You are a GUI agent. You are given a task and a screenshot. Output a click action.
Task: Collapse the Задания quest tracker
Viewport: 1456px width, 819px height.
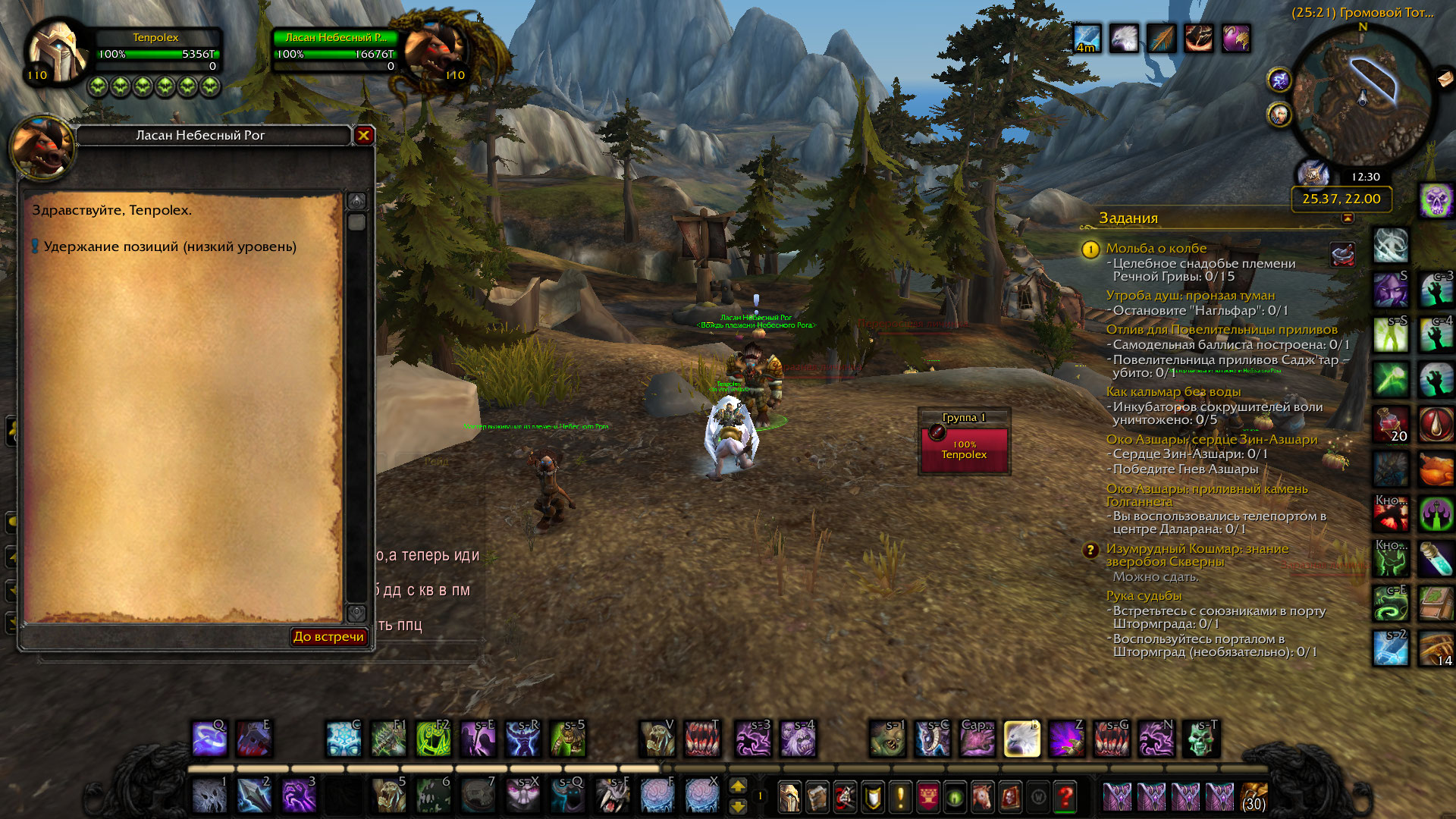pyautogui.click(x=1348, y=218)
